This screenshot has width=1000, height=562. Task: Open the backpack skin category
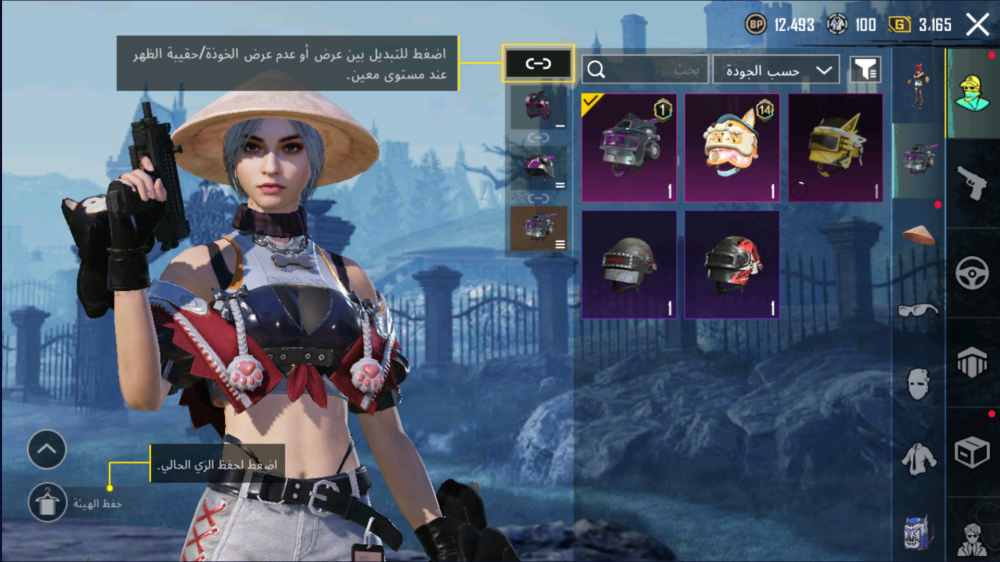click(918, 531)
